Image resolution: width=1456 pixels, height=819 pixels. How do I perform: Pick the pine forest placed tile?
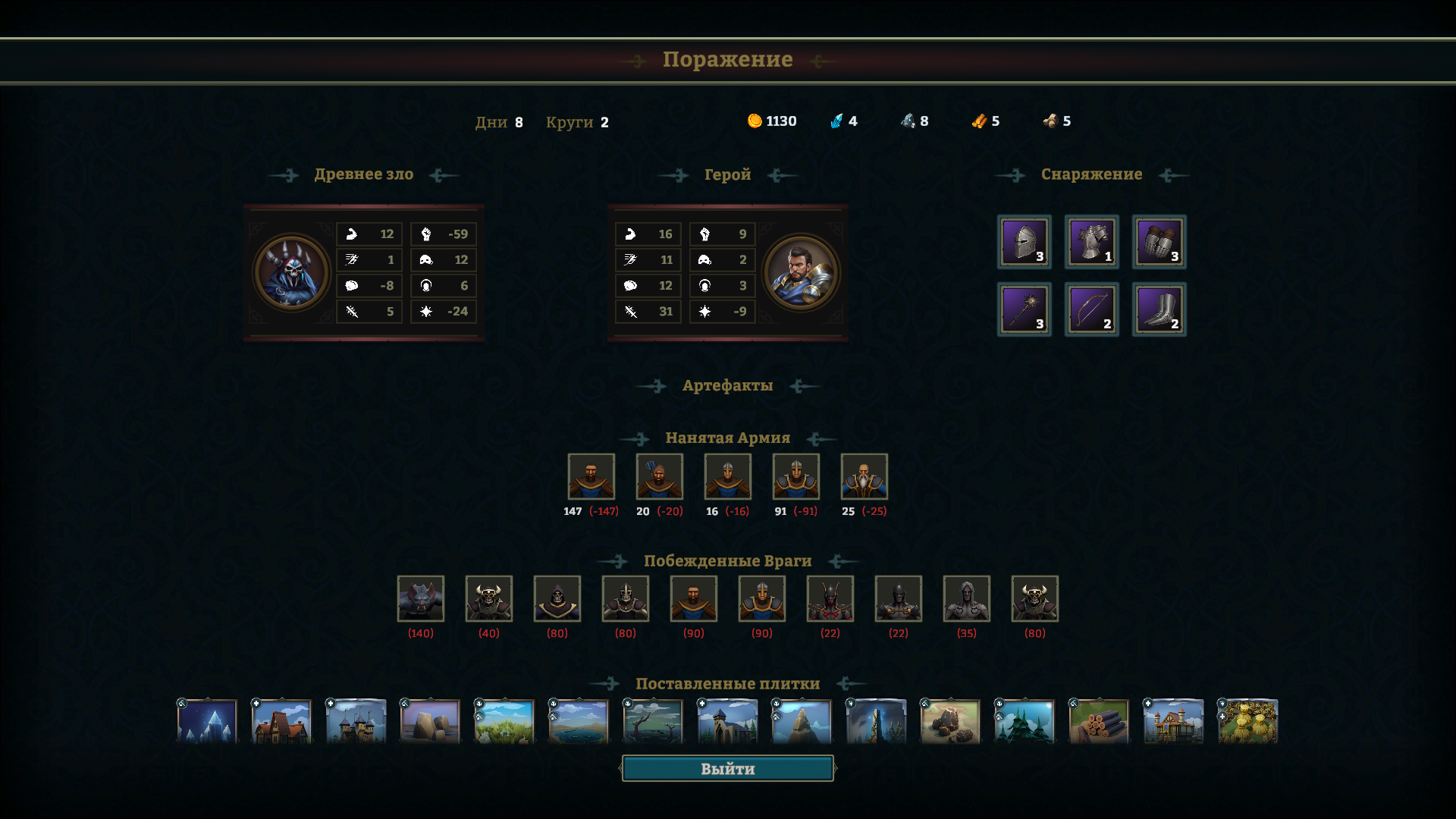click(x=1025, y=721)
